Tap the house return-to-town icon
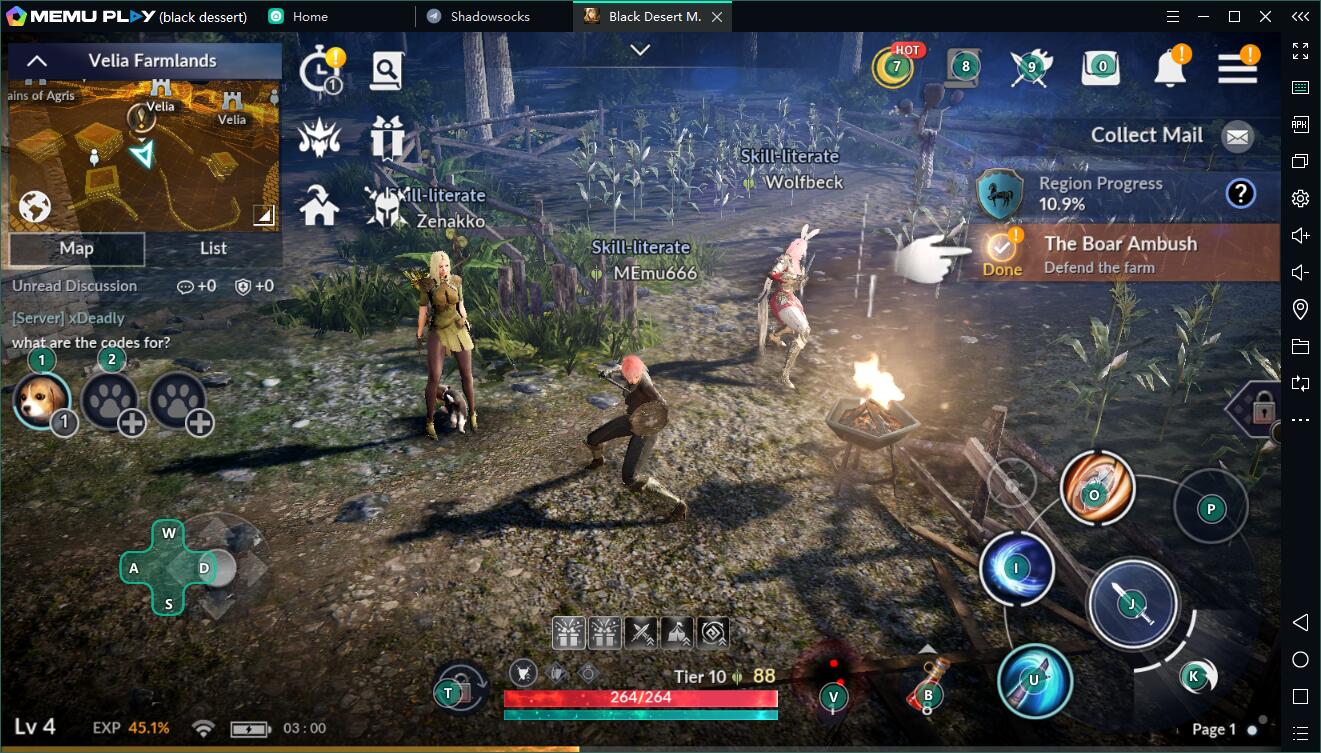Screen dimensions: 1321x753 click(x=319, y=205)
